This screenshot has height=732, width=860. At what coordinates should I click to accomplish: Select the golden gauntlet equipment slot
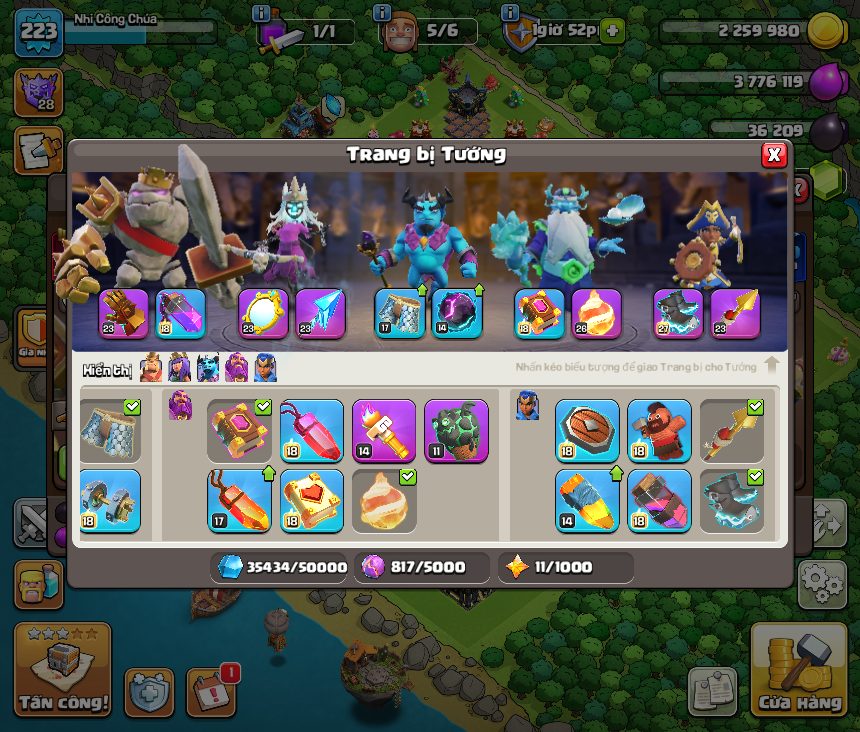coord(124,313)
